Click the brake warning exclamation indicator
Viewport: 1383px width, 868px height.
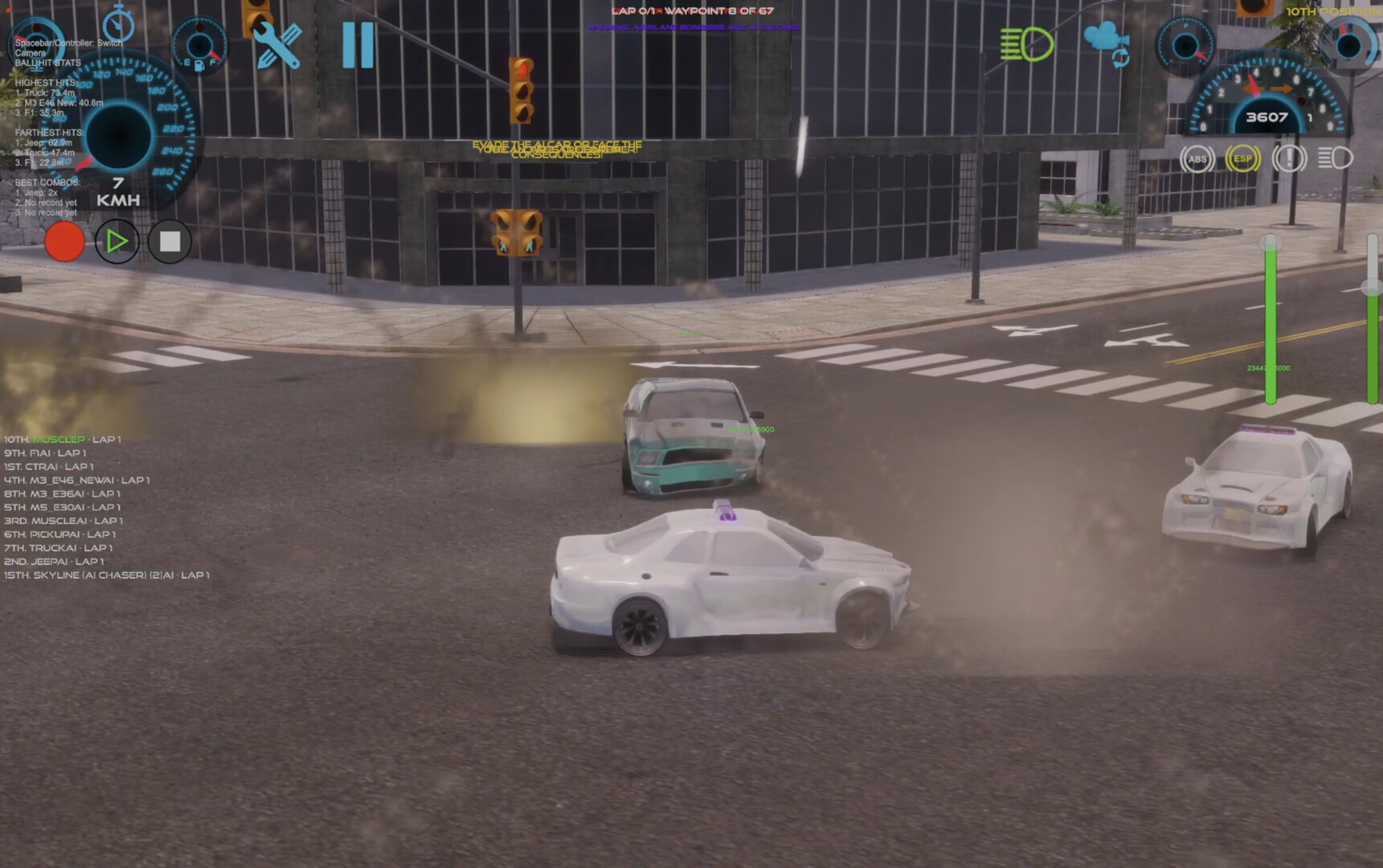pyautogui.click(x=1289, y=159)
